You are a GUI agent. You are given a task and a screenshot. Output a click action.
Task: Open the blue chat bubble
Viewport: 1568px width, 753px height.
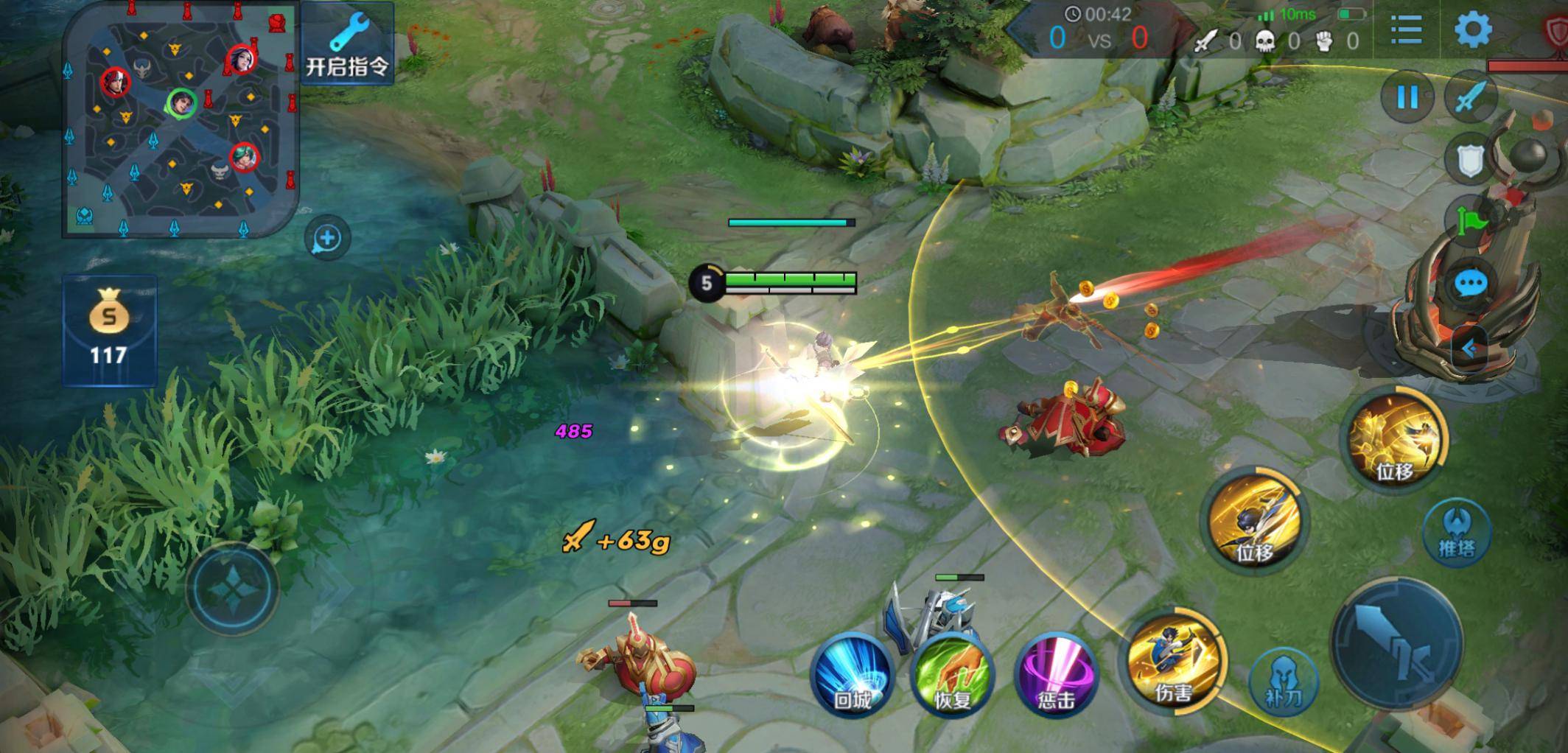pos(1471,284)
